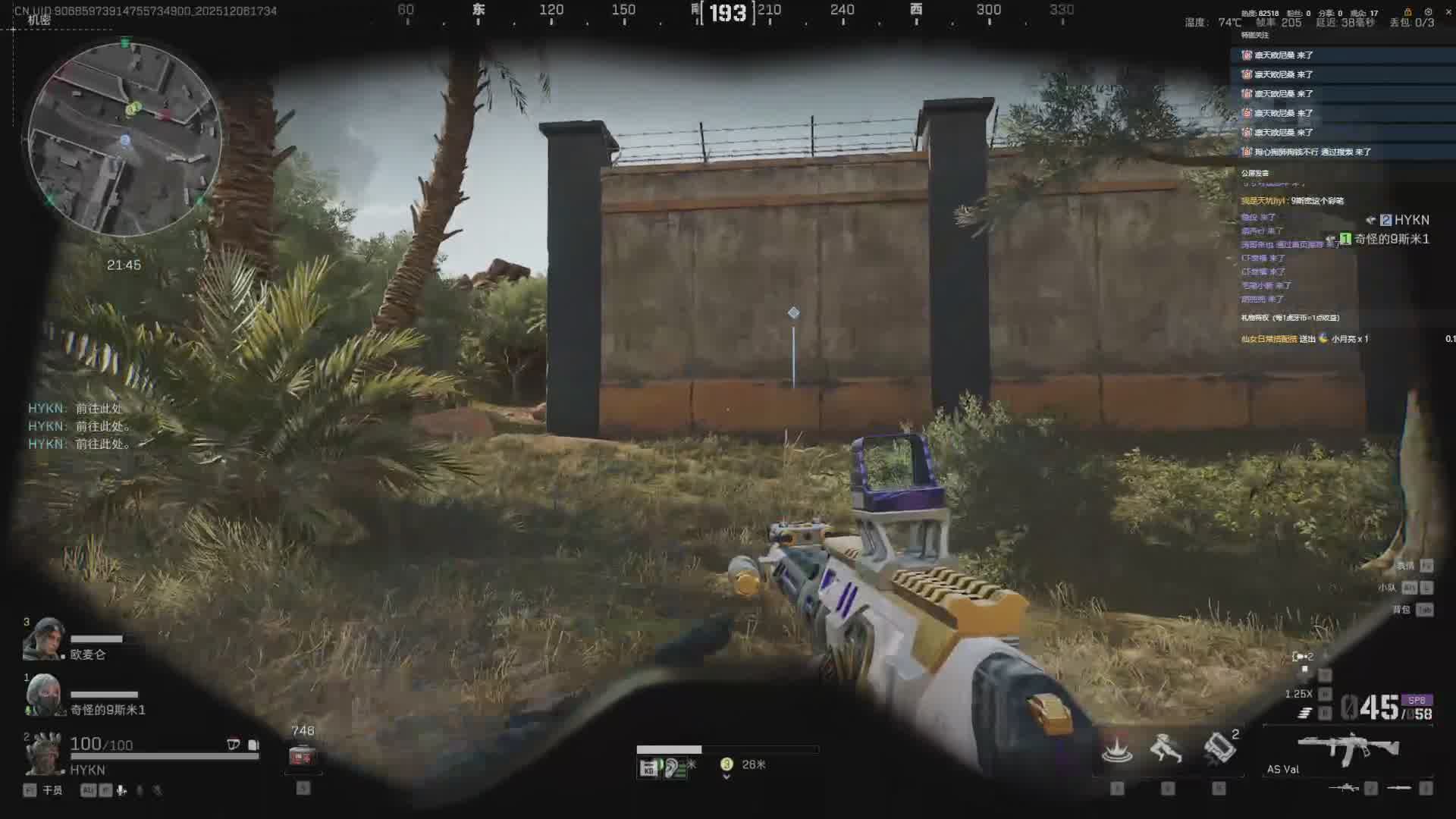Switch to the sniper rifle secondary weapon

pos(1343,788)
